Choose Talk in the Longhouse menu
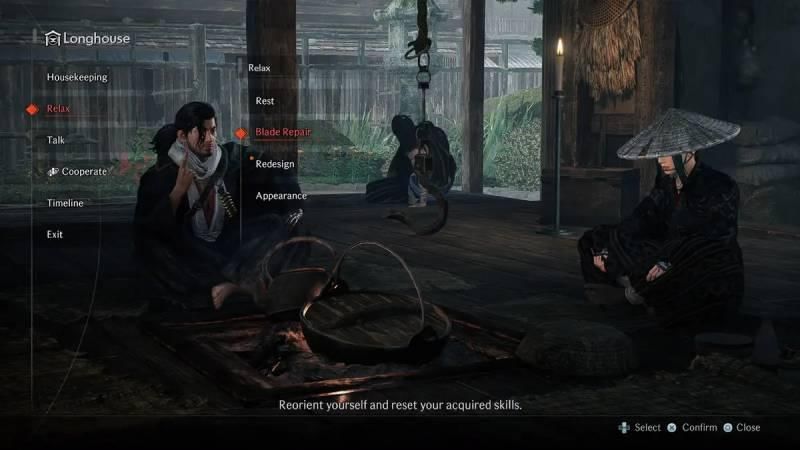 click(x=56, y=140)
